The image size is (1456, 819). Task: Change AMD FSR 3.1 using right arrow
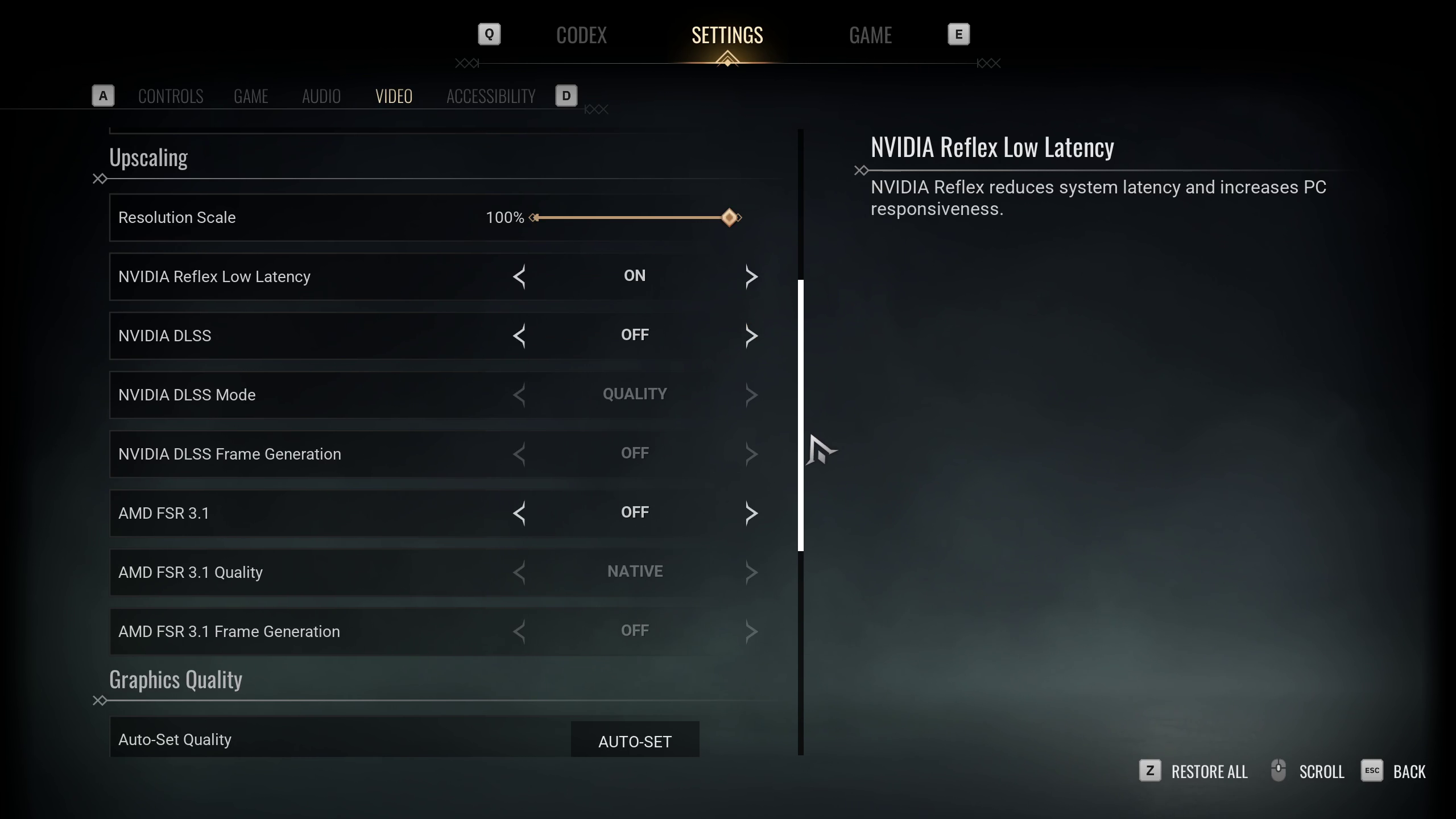[x=751, y=514]
